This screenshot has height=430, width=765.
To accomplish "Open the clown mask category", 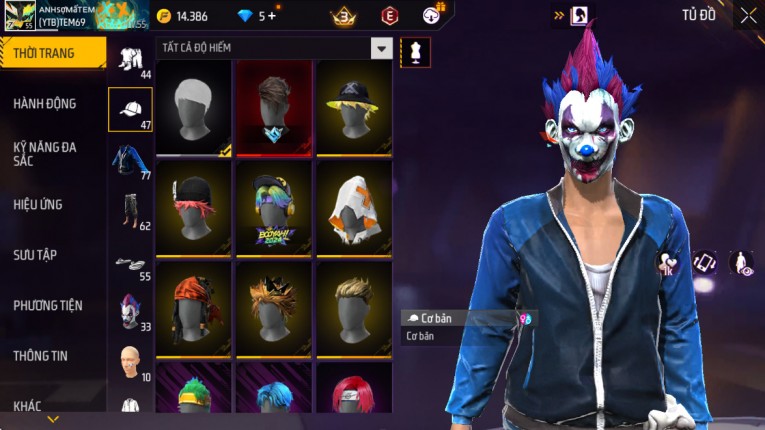I will pos(130,311).
